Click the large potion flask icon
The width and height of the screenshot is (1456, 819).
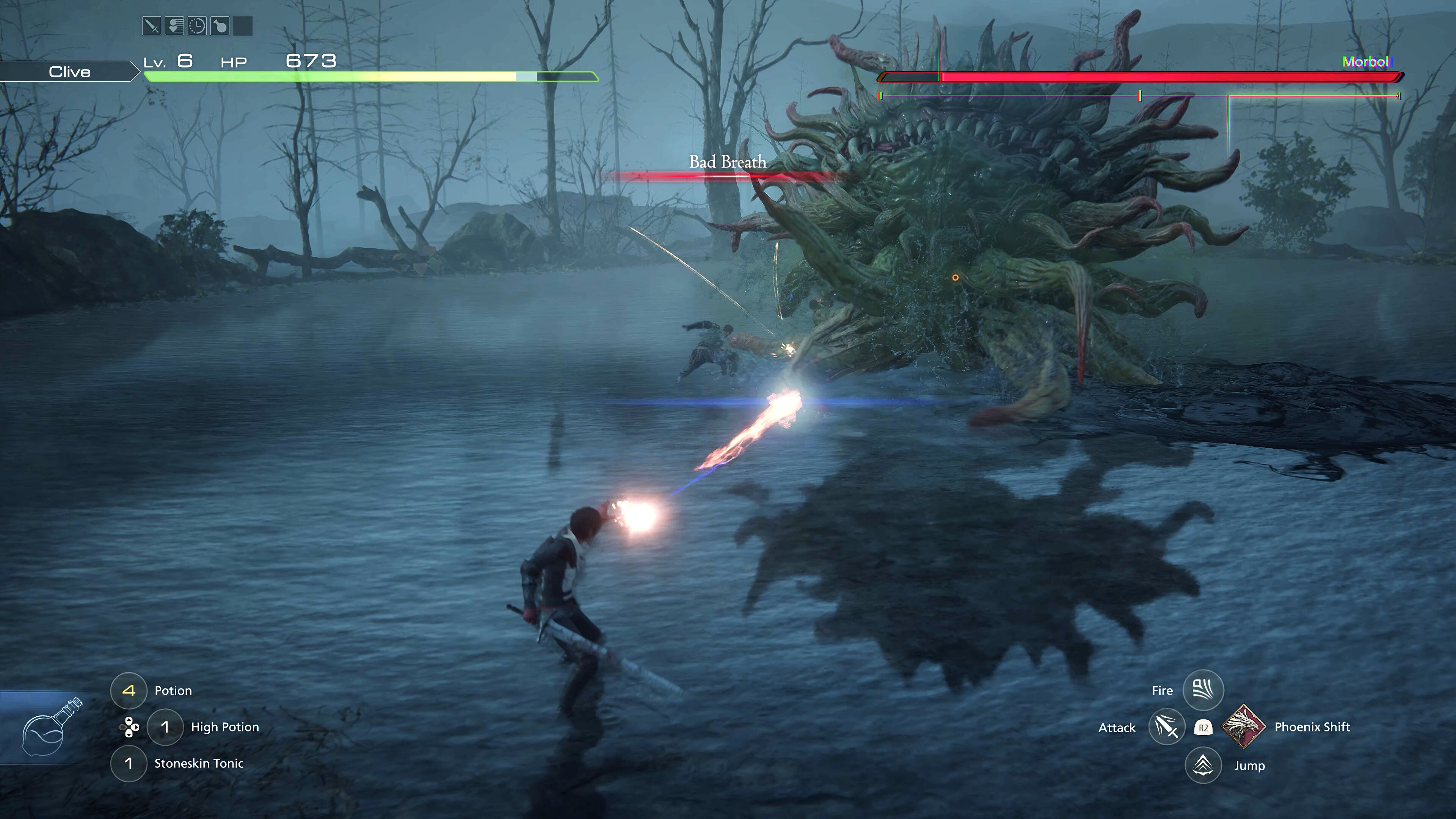point(50,728)
